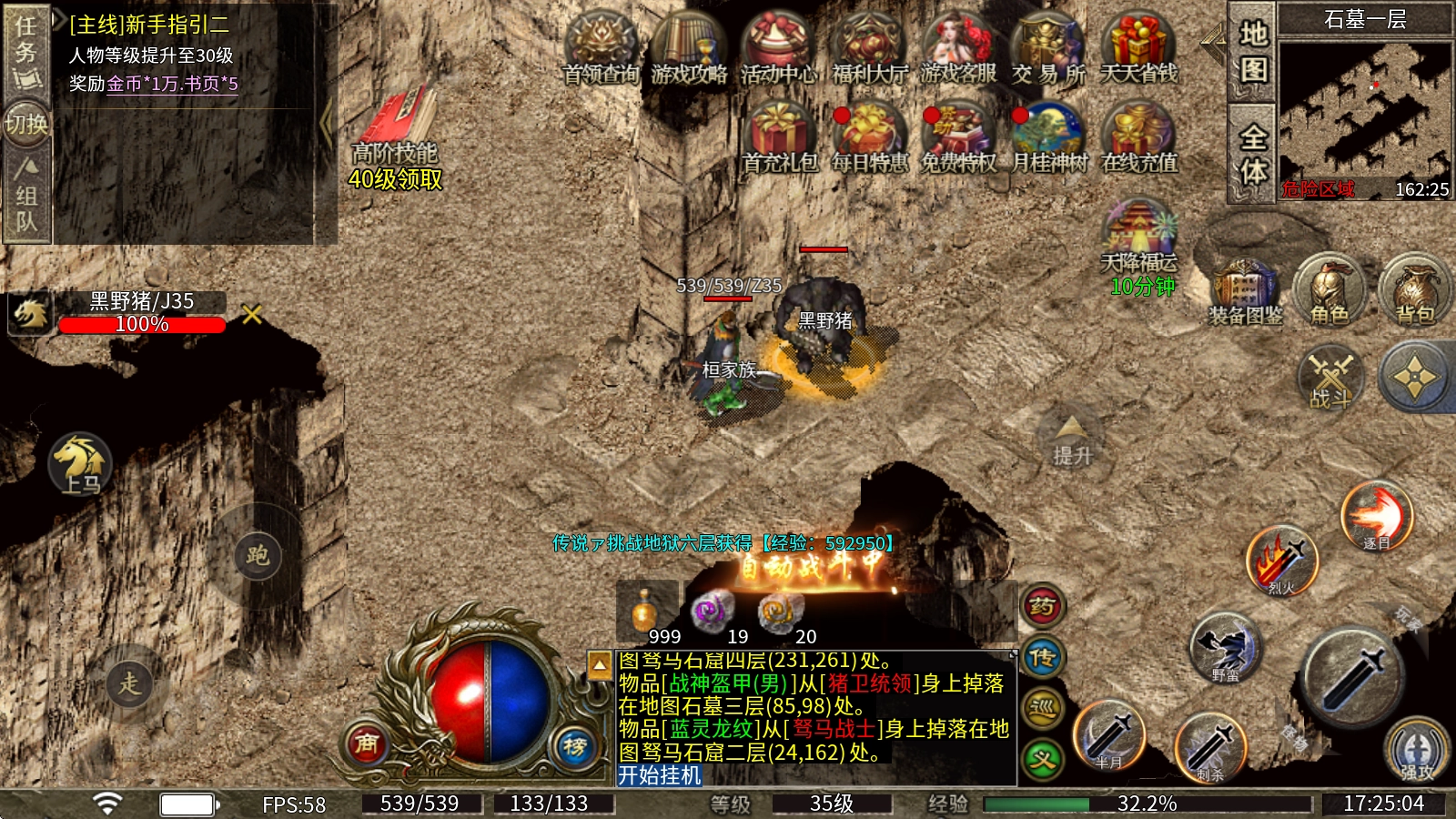Use the 半月 half-moon slash skill
This screenshot has width=1456, height=819.
(x=1108, y=736)
